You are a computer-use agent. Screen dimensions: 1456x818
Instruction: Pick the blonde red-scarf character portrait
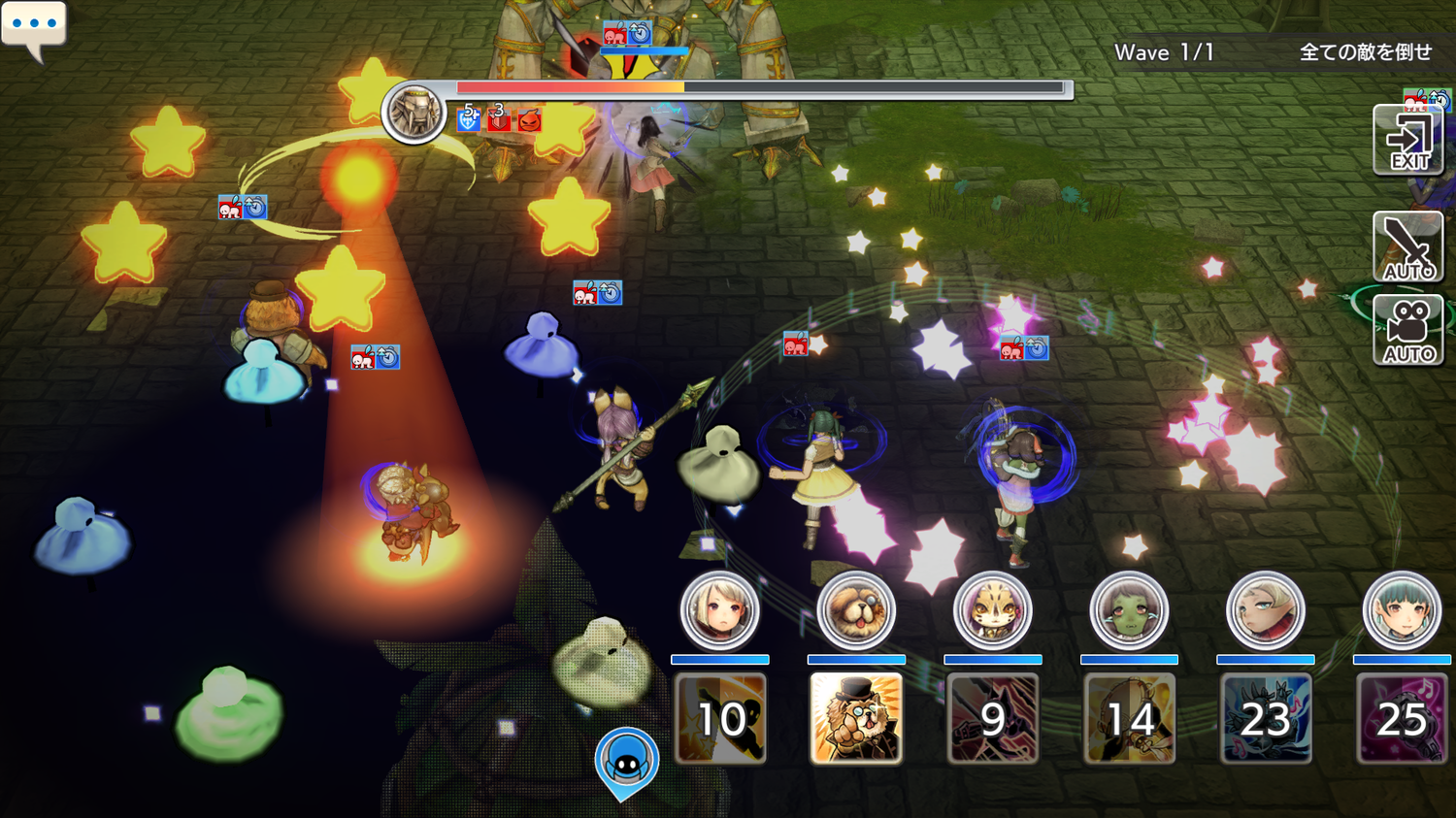(1266, 610)
